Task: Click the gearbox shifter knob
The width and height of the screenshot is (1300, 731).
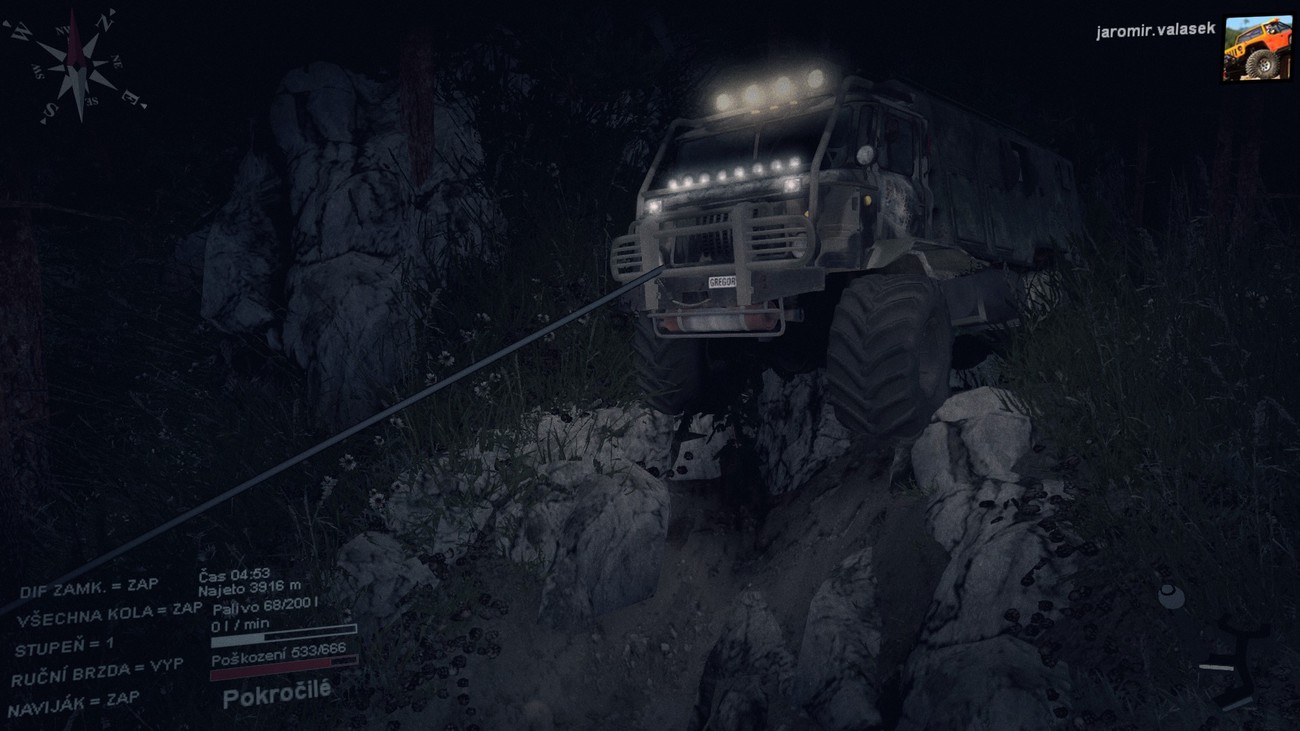Action: 1171,597
